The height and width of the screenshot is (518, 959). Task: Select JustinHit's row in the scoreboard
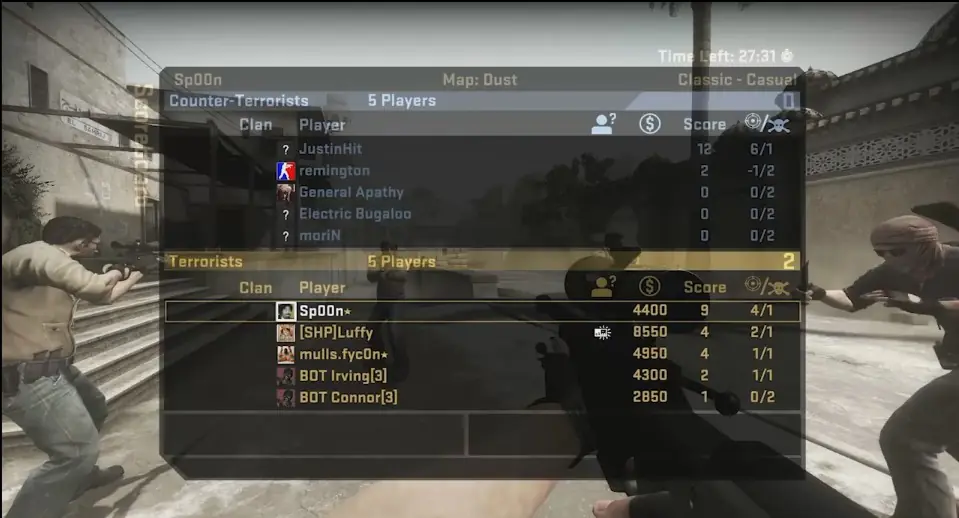pyautogui.click(x=330, y=149)
